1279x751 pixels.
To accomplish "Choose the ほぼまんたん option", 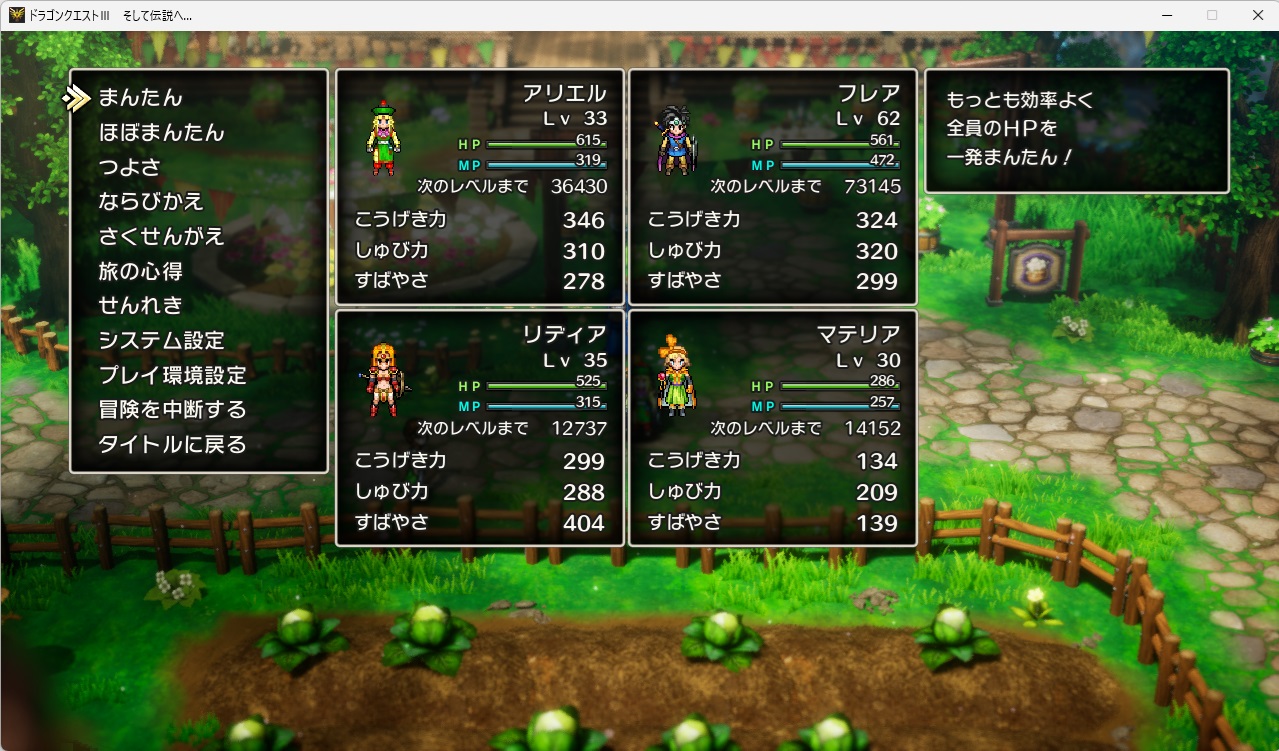I will point(161,133).
